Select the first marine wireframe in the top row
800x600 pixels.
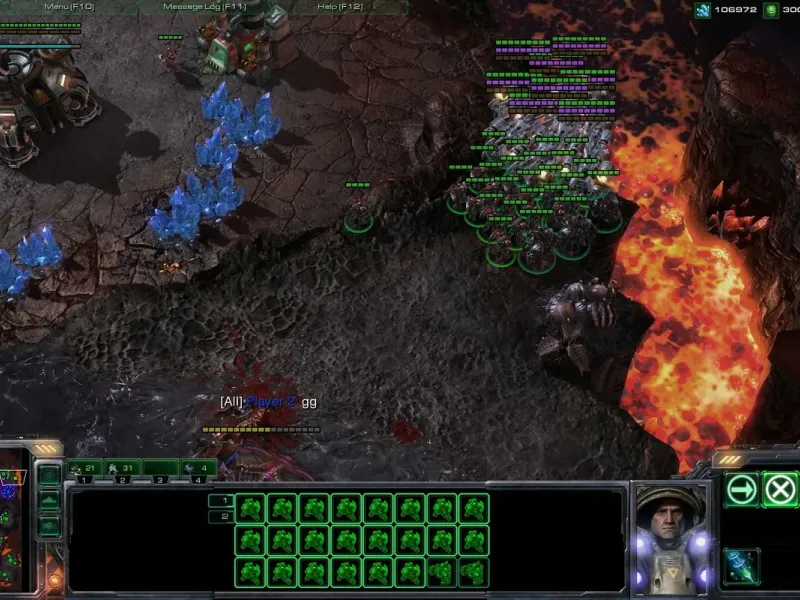tap(250, 509)
